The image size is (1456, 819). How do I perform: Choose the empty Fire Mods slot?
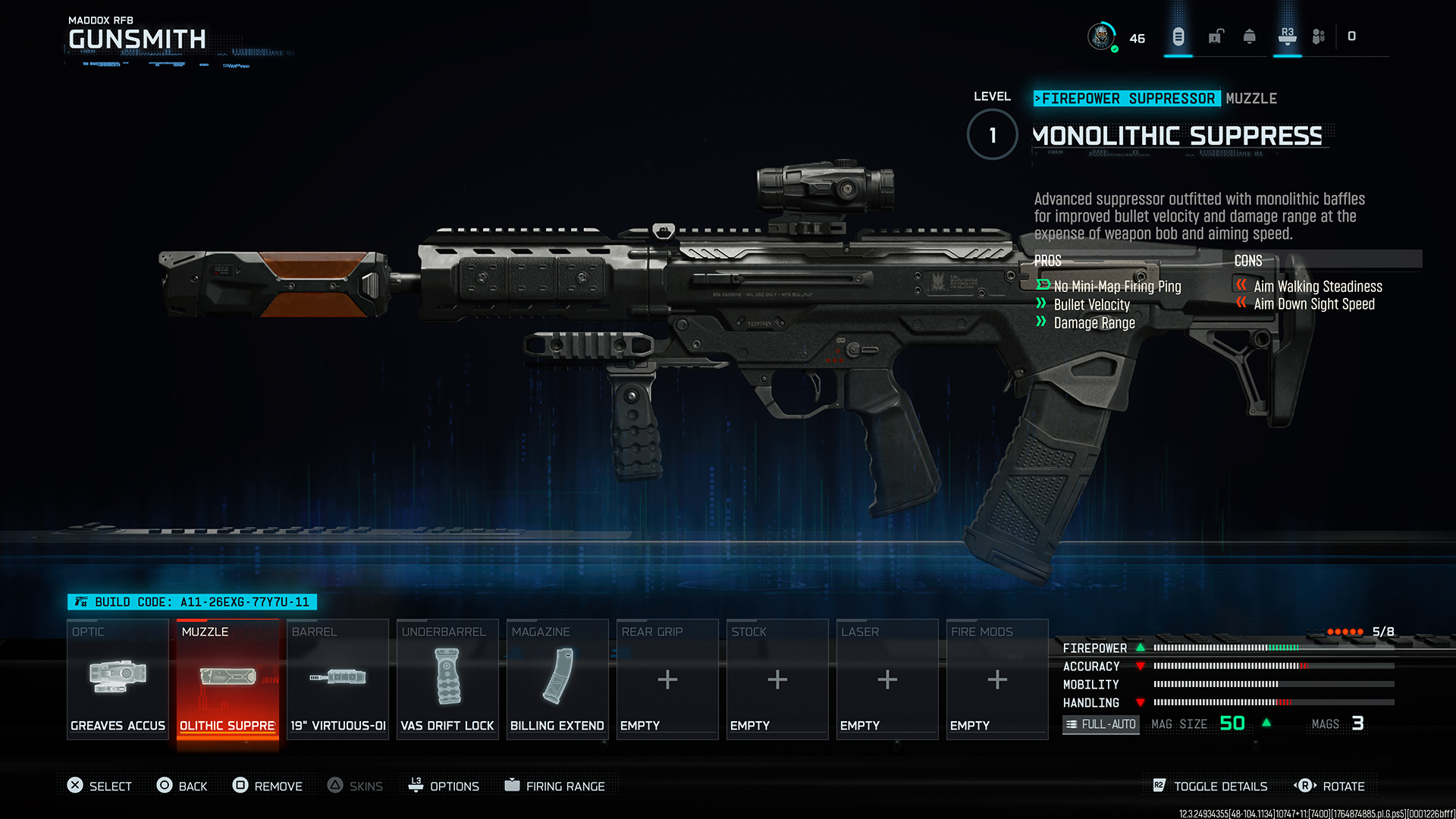click(997, 679)
